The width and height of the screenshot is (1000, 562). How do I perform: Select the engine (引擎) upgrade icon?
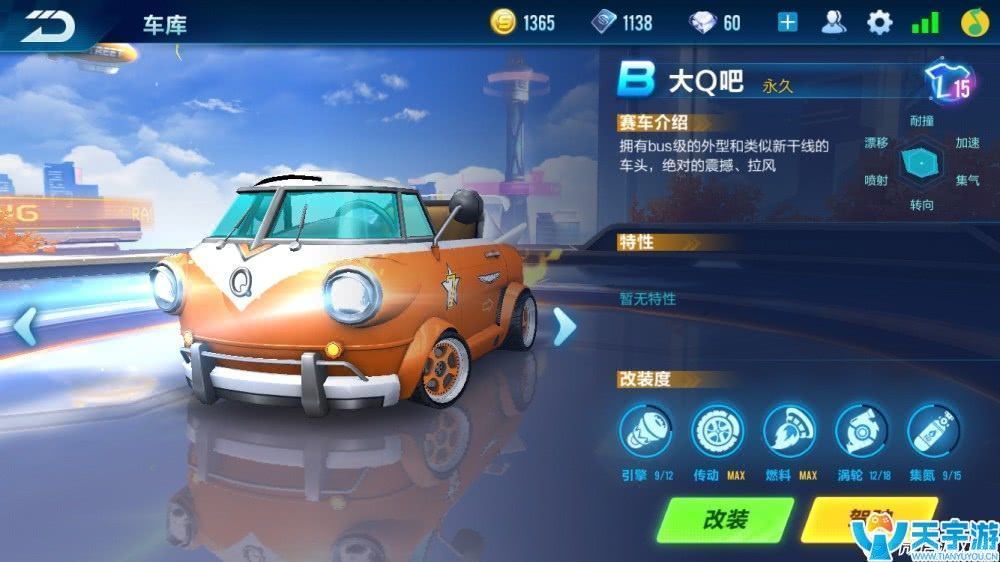pyautogui.click(x=646, y=430)
